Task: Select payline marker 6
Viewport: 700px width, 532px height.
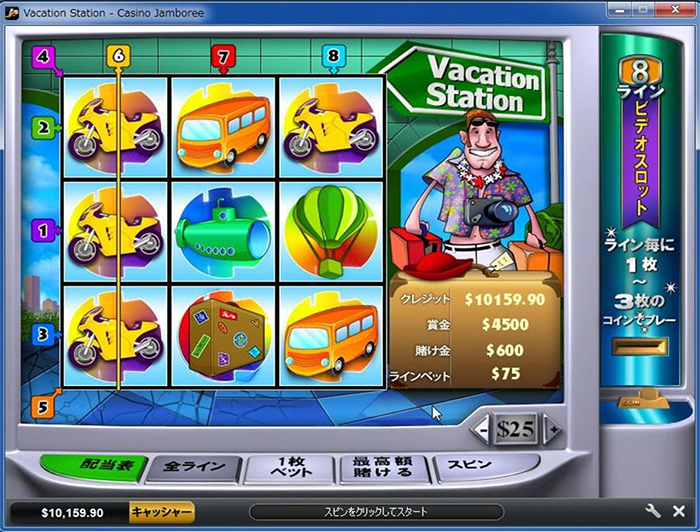Action: tap(119, 56)
